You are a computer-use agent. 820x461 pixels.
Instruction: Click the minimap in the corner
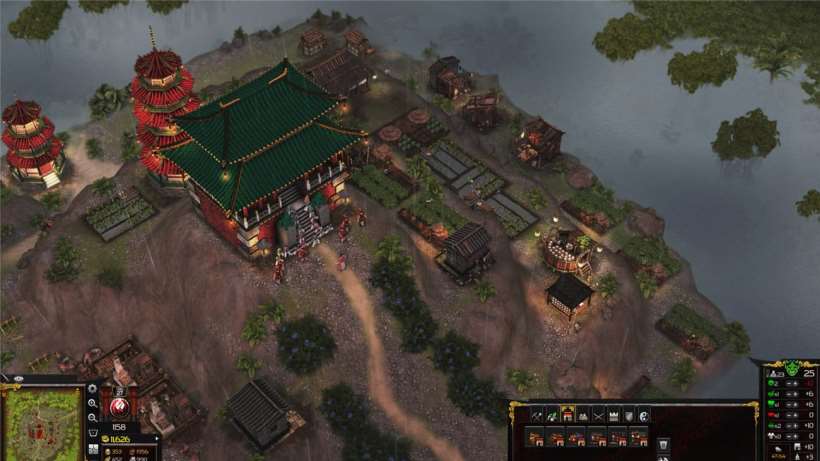(x=41, y=424)
